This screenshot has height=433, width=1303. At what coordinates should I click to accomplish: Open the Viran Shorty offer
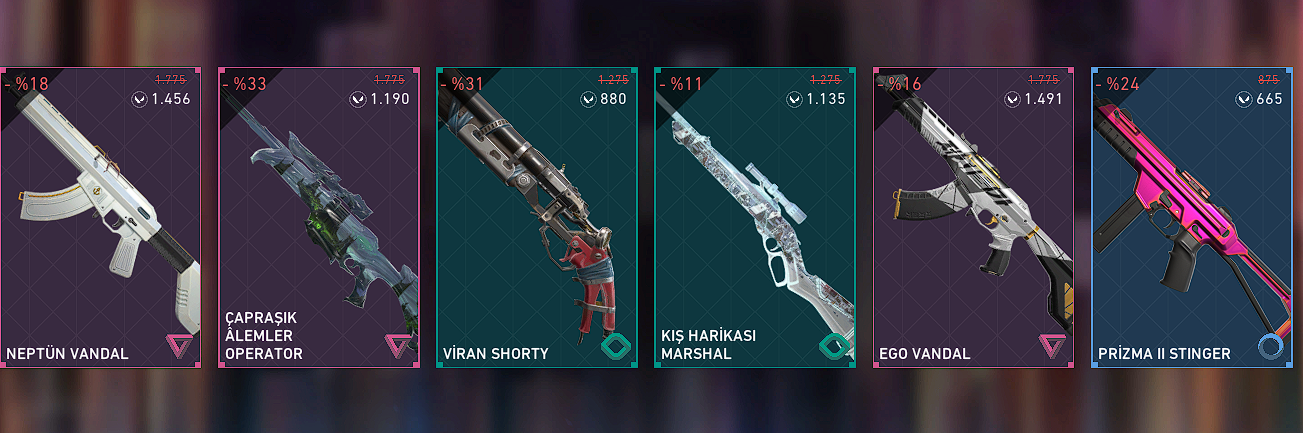coord(536,218)
